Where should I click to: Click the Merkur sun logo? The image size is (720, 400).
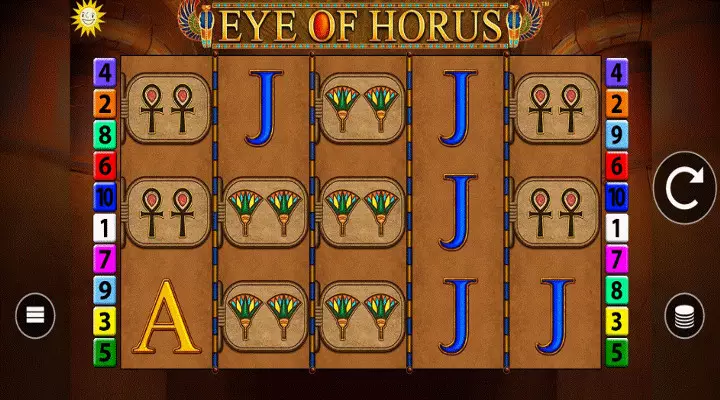tap(87, 14)
